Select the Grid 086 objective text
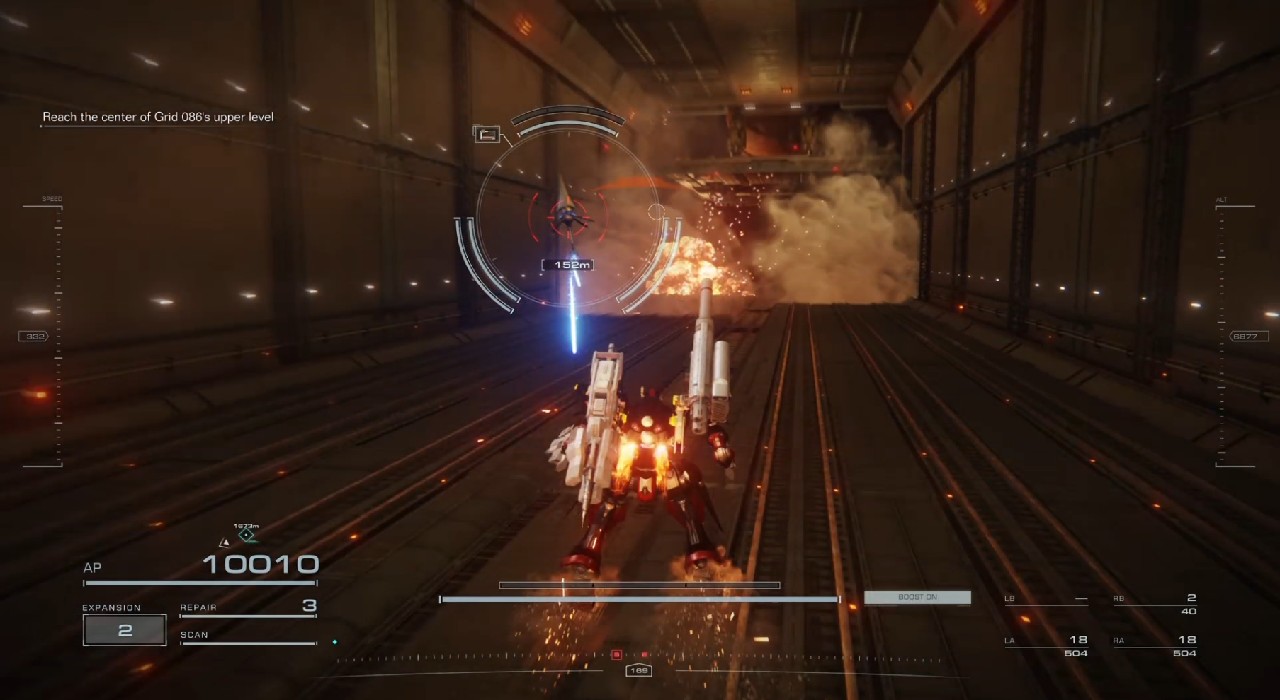1280x700 pixels. coord(157,117)
